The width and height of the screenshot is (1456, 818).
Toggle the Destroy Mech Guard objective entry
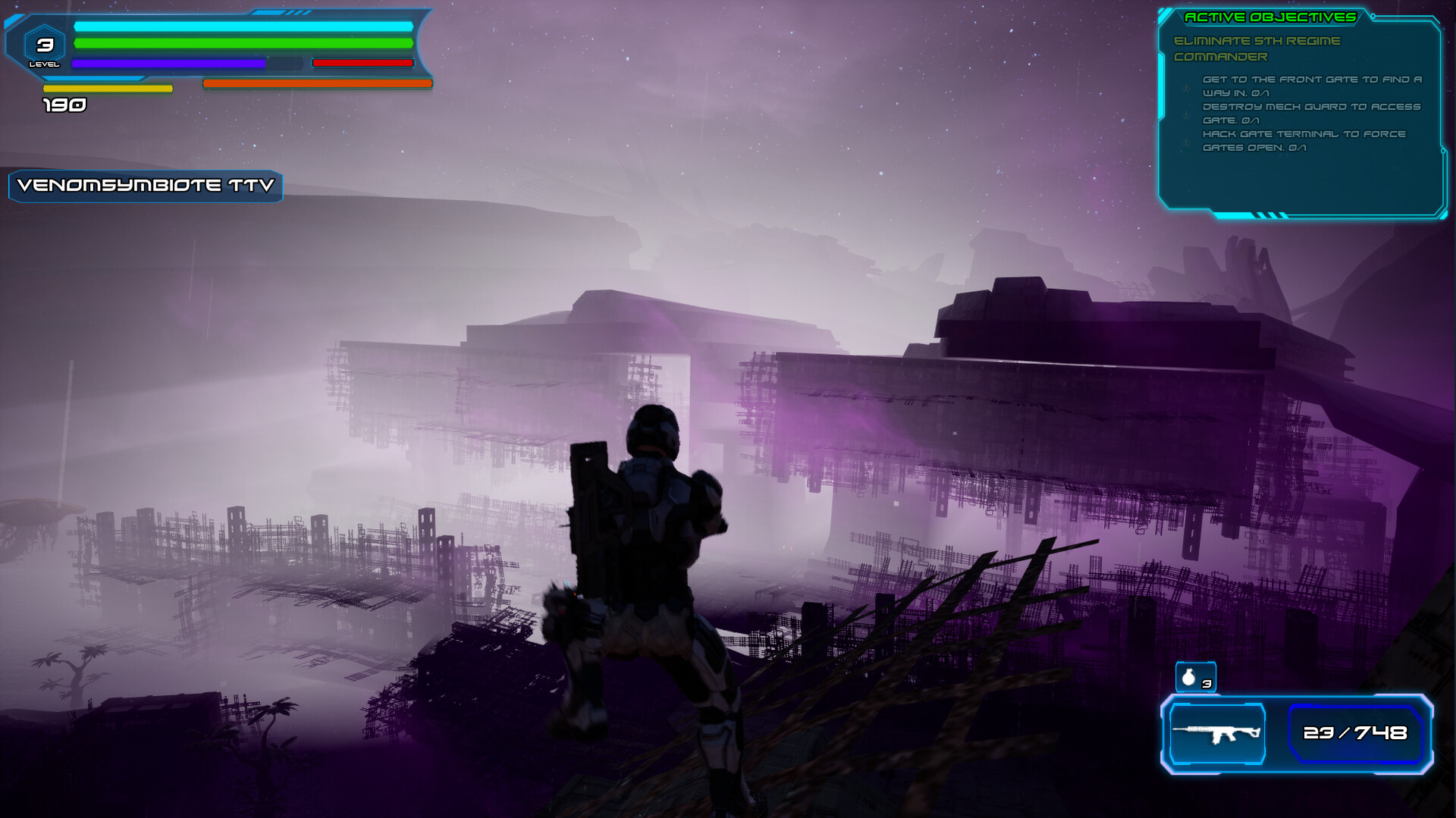tap(1310, 108)
